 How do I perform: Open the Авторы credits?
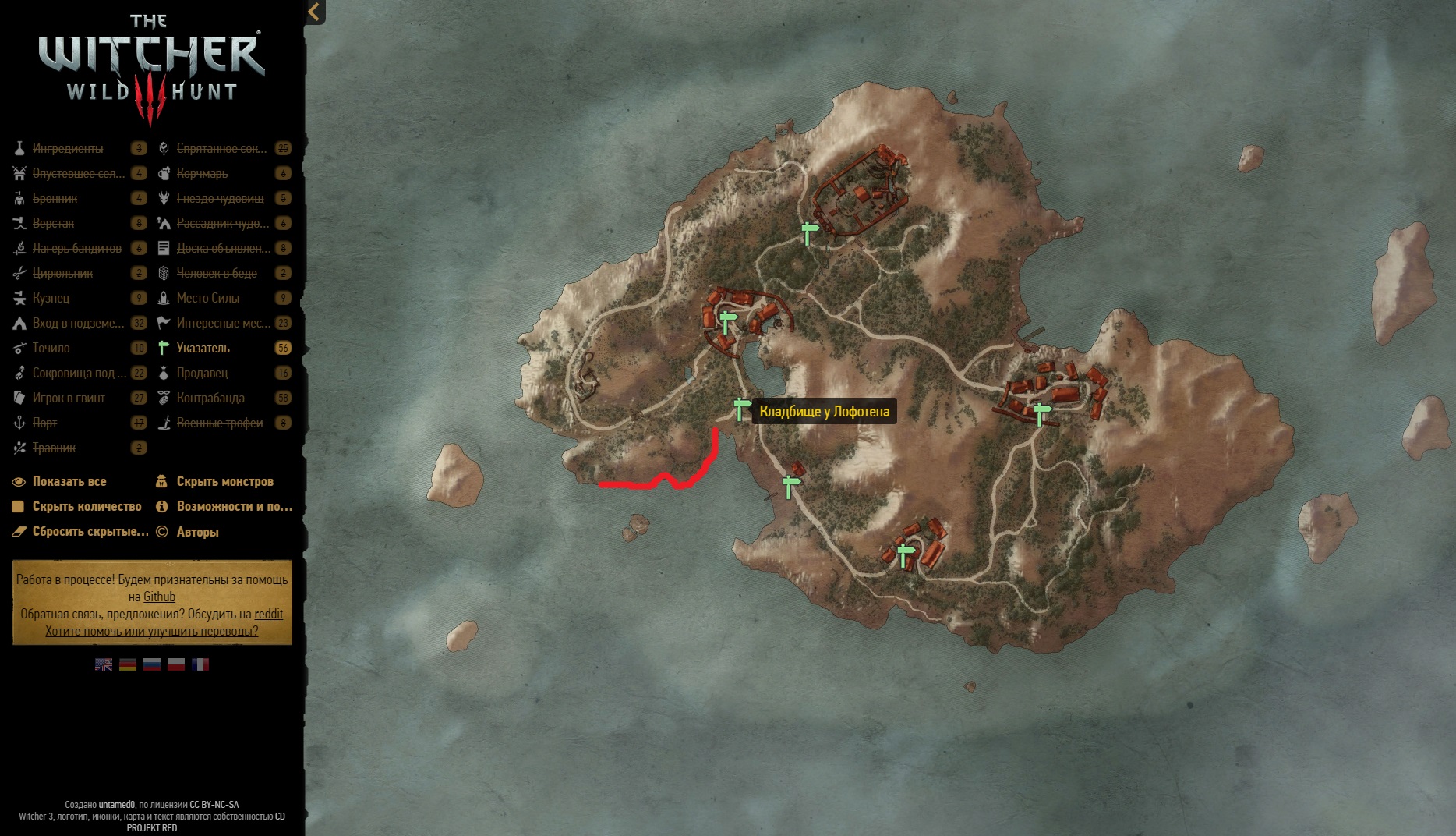[x=197, y=532]
